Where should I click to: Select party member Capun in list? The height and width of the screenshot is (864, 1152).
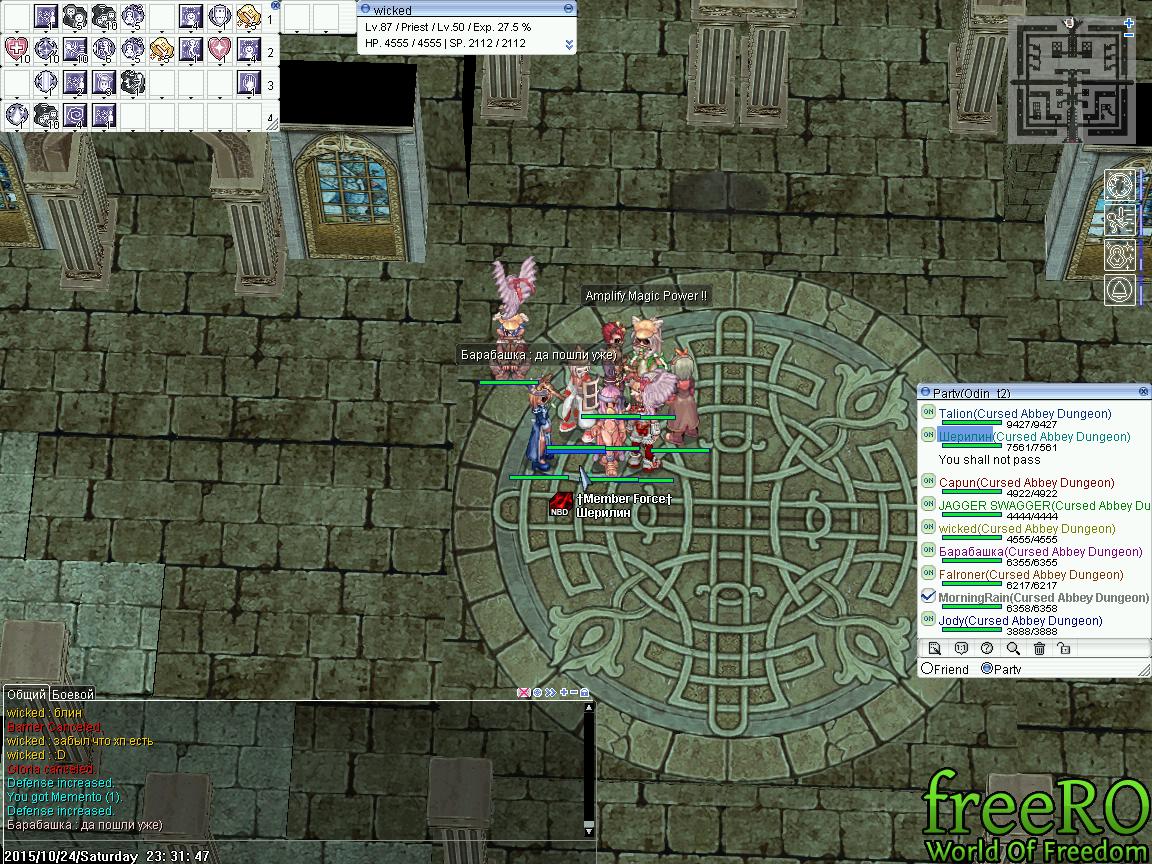(x=957, y=483)
